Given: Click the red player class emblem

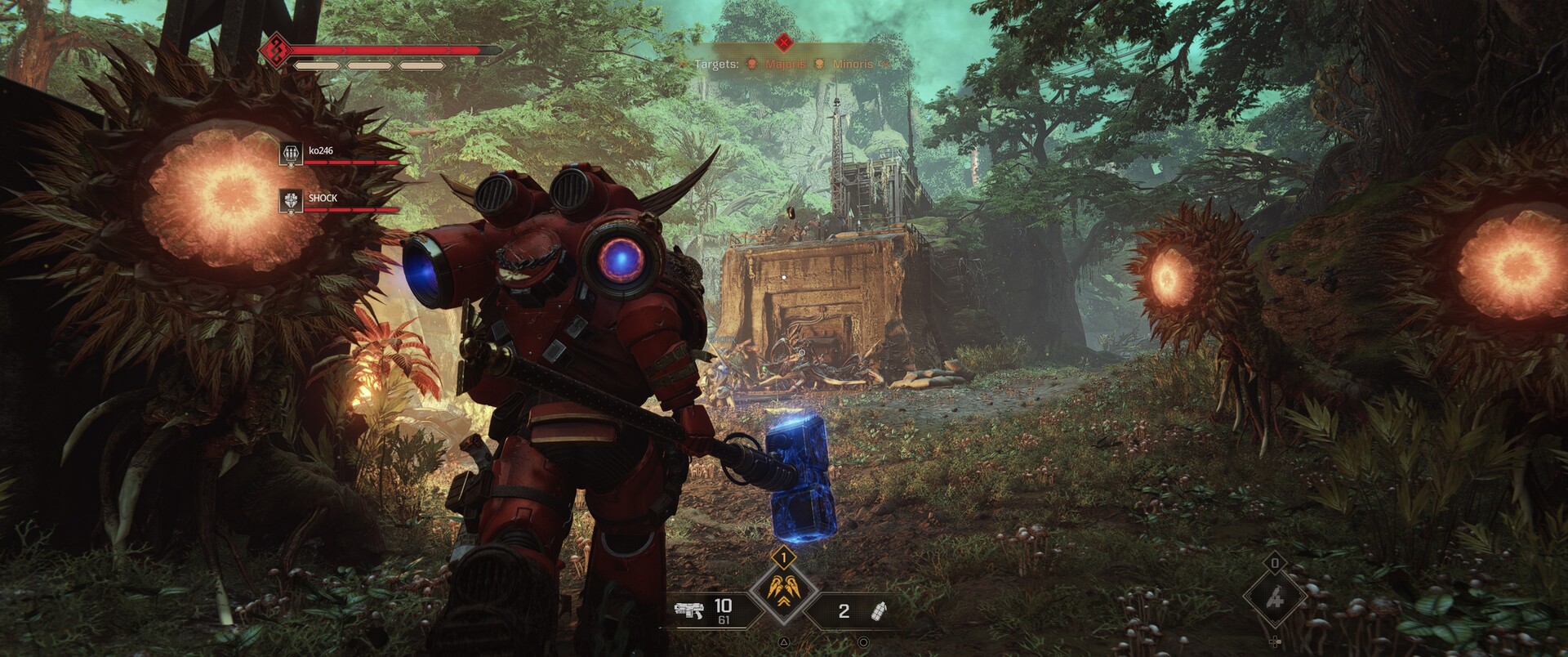Looking at the screenshot, I should (275, 50).
